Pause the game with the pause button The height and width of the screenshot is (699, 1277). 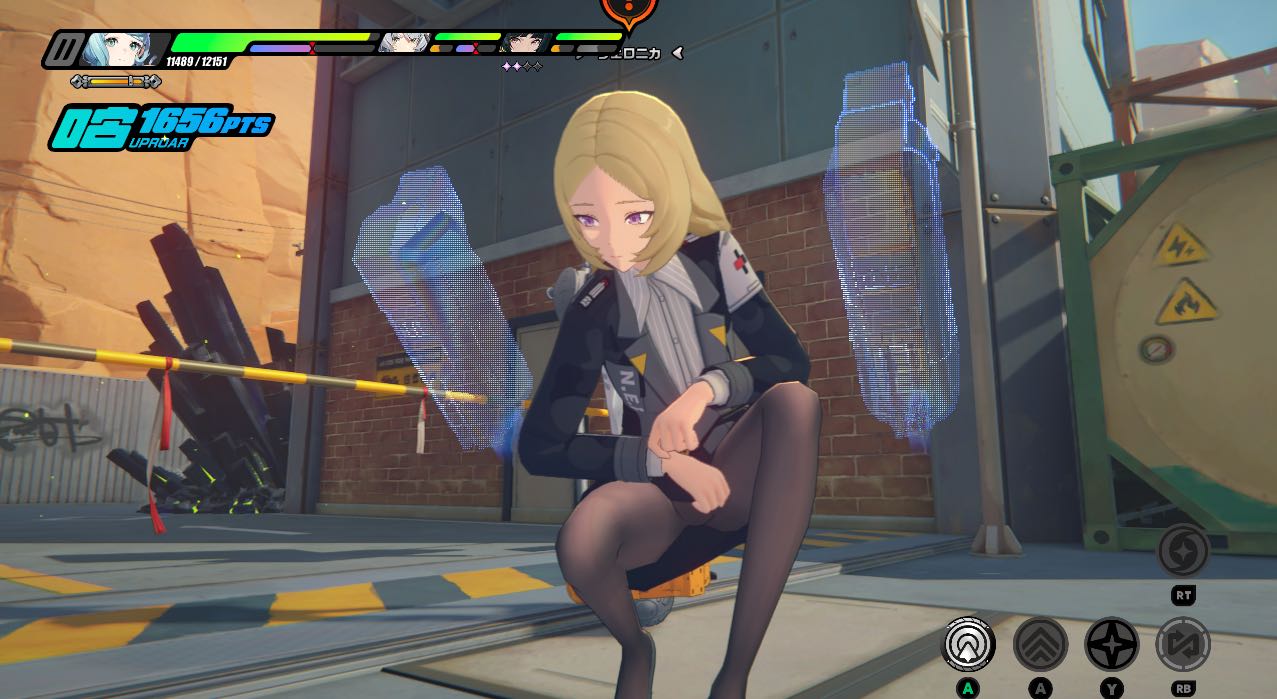[66, 49]
